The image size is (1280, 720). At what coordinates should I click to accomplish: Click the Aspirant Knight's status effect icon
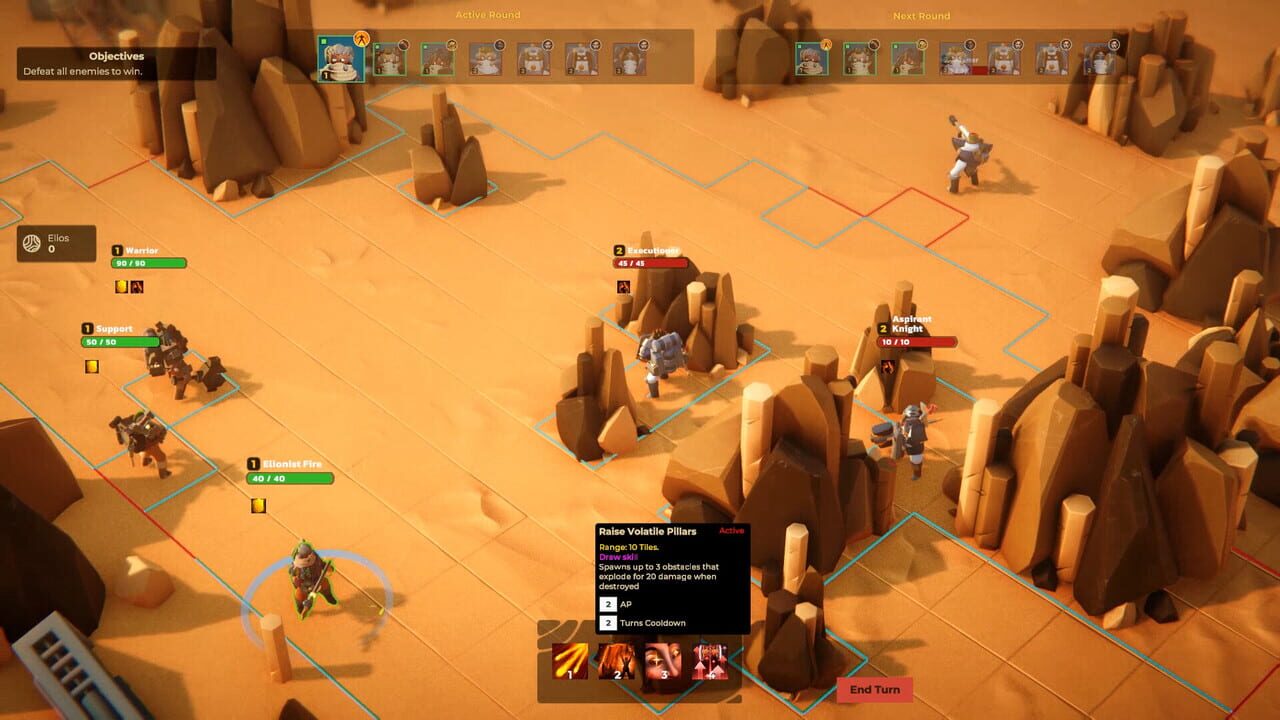coord(889,364)
